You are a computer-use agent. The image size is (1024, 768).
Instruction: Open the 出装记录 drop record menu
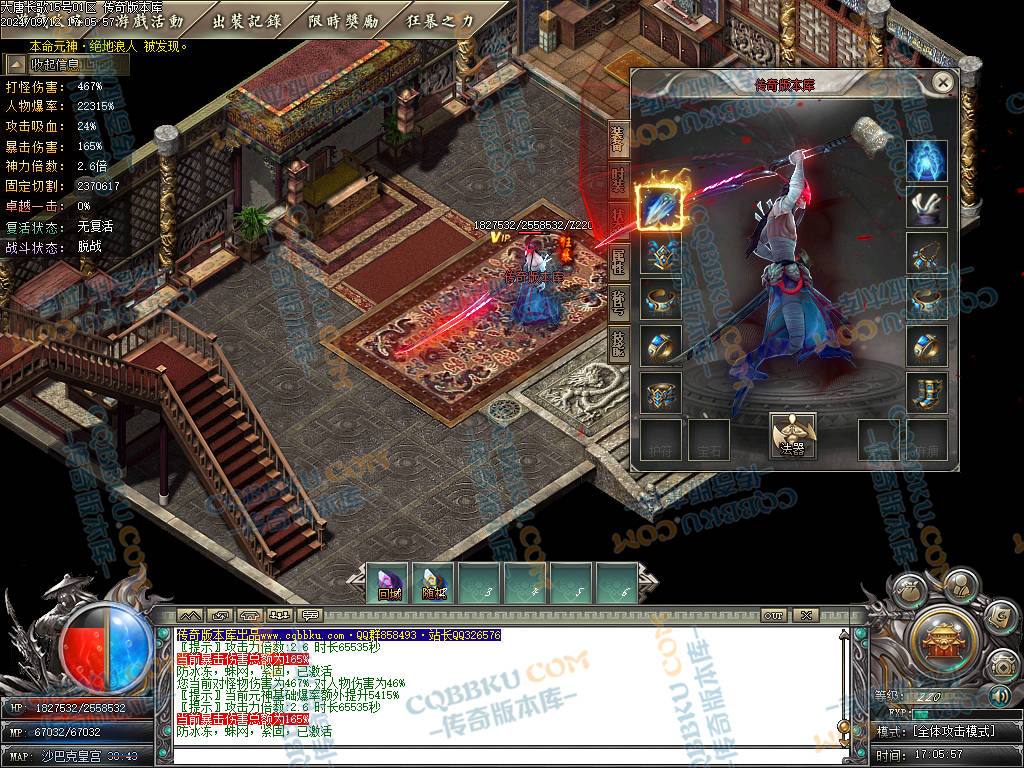pyautogui.click(x=247, y=21)
